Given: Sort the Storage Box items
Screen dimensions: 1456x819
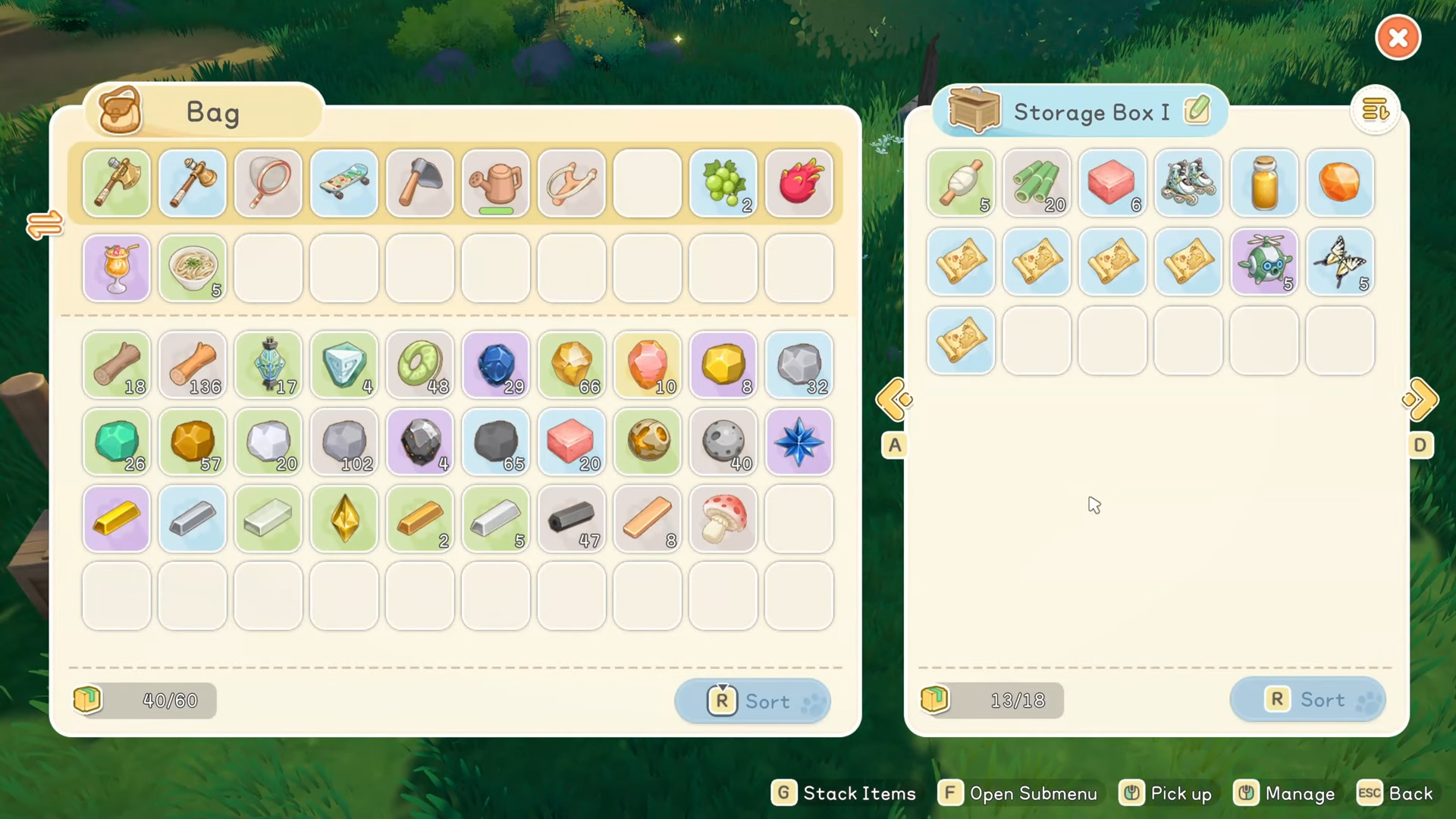Looking at the screenshot, I should click(1307, 699).
